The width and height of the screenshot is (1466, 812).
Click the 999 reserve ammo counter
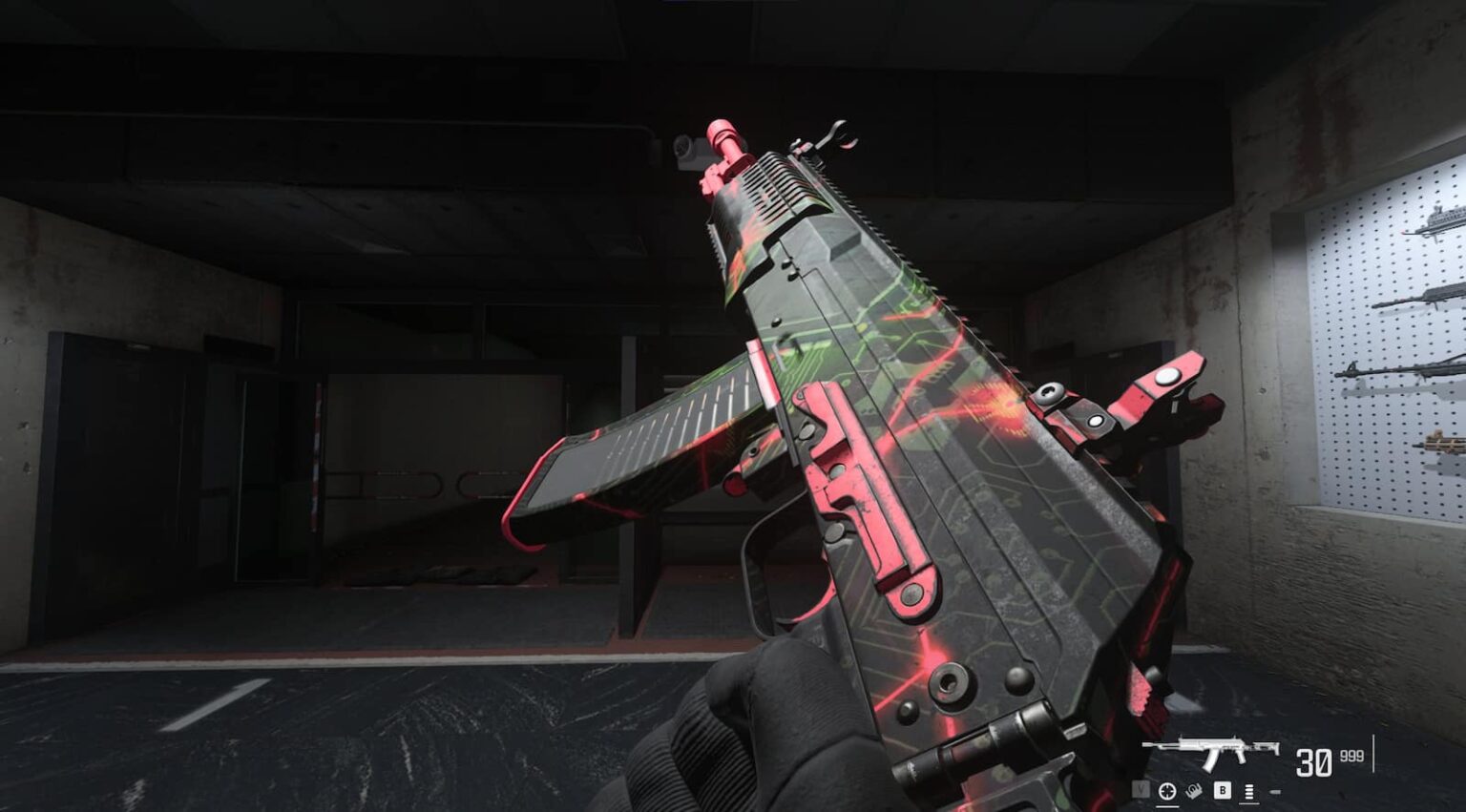click(1351, 757)
